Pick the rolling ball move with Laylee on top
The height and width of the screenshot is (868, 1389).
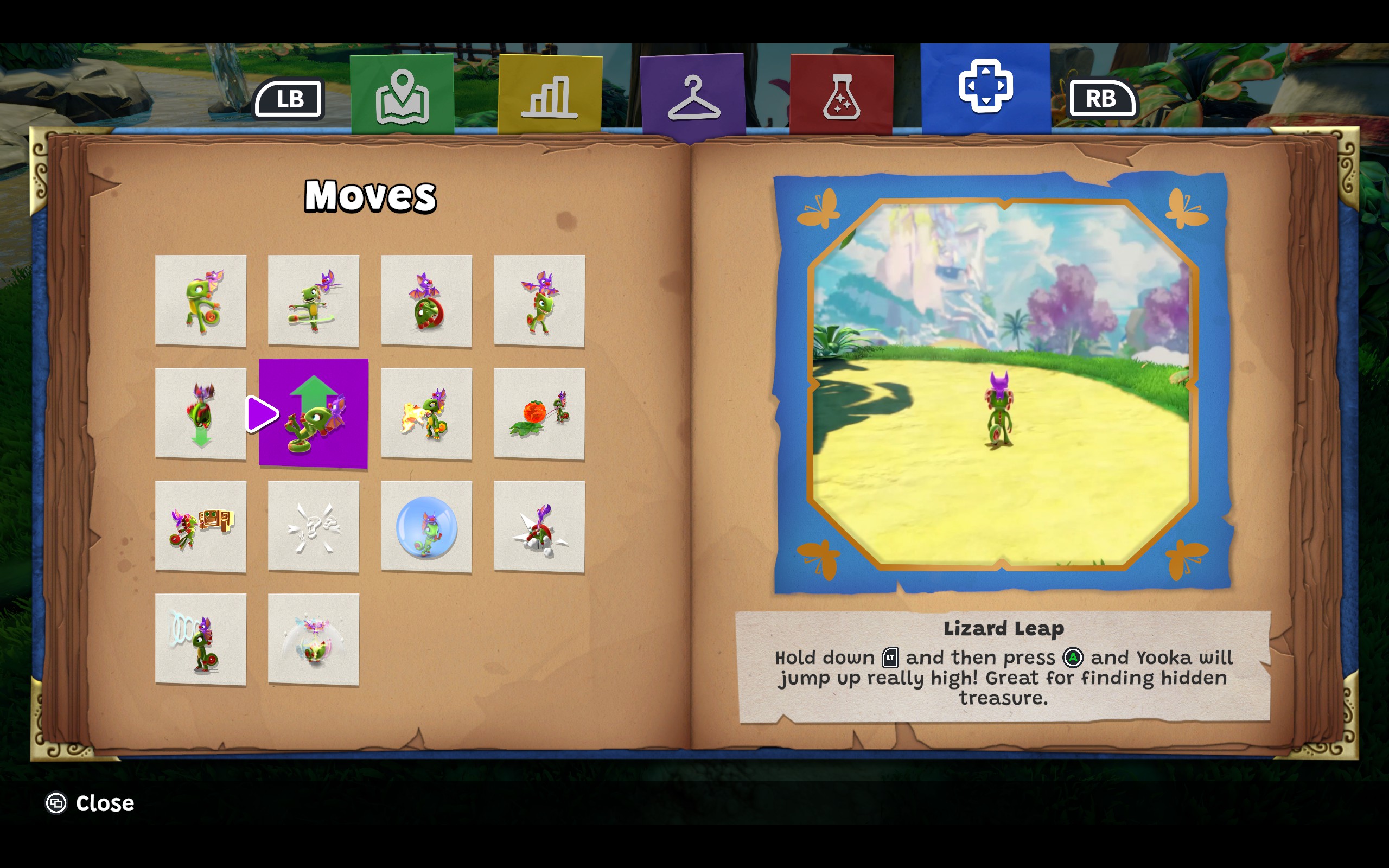coord(426,301)
